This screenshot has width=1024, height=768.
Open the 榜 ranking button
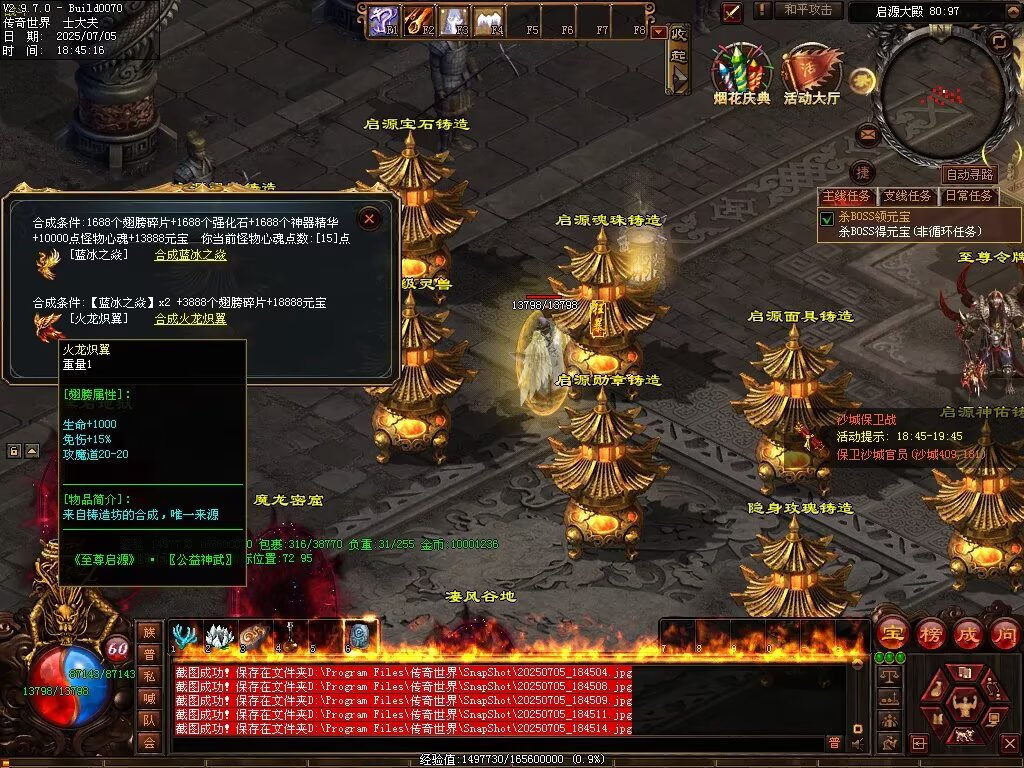point(929,633)
